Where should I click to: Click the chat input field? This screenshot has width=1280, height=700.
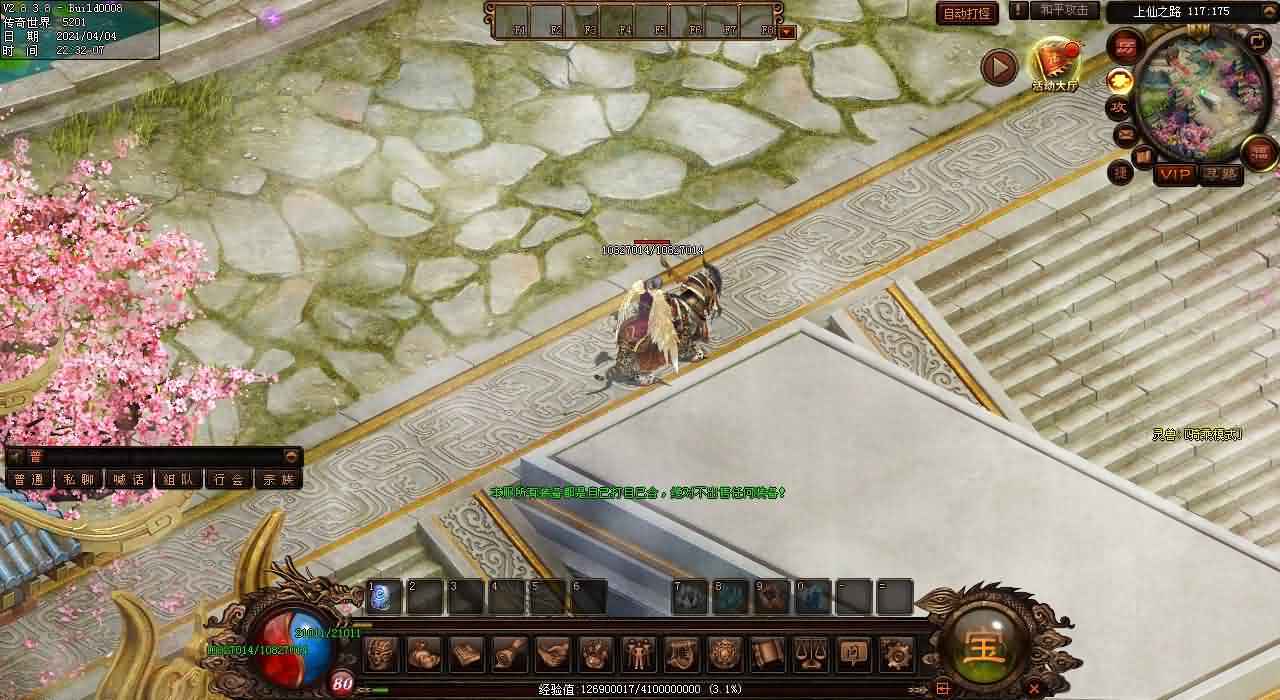[160, 456]
